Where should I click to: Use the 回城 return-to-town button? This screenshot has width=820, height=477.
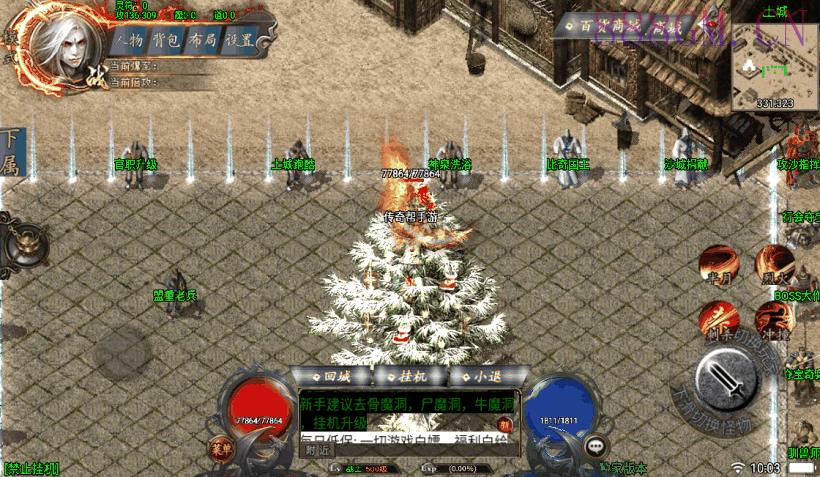click(331, 377)
